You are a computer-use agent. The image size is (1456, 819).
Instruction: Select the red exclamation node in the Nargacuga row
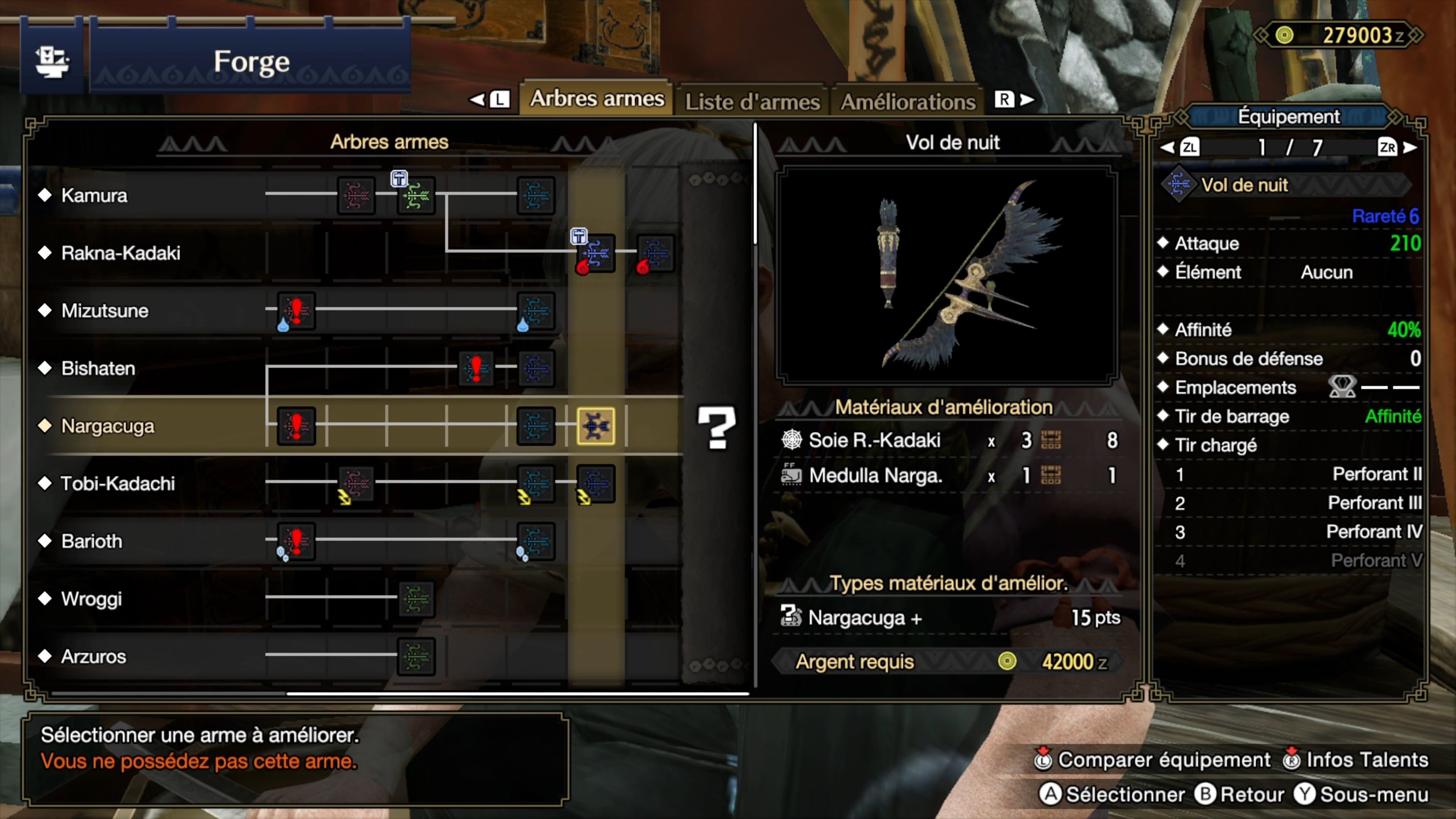[296, 425]
